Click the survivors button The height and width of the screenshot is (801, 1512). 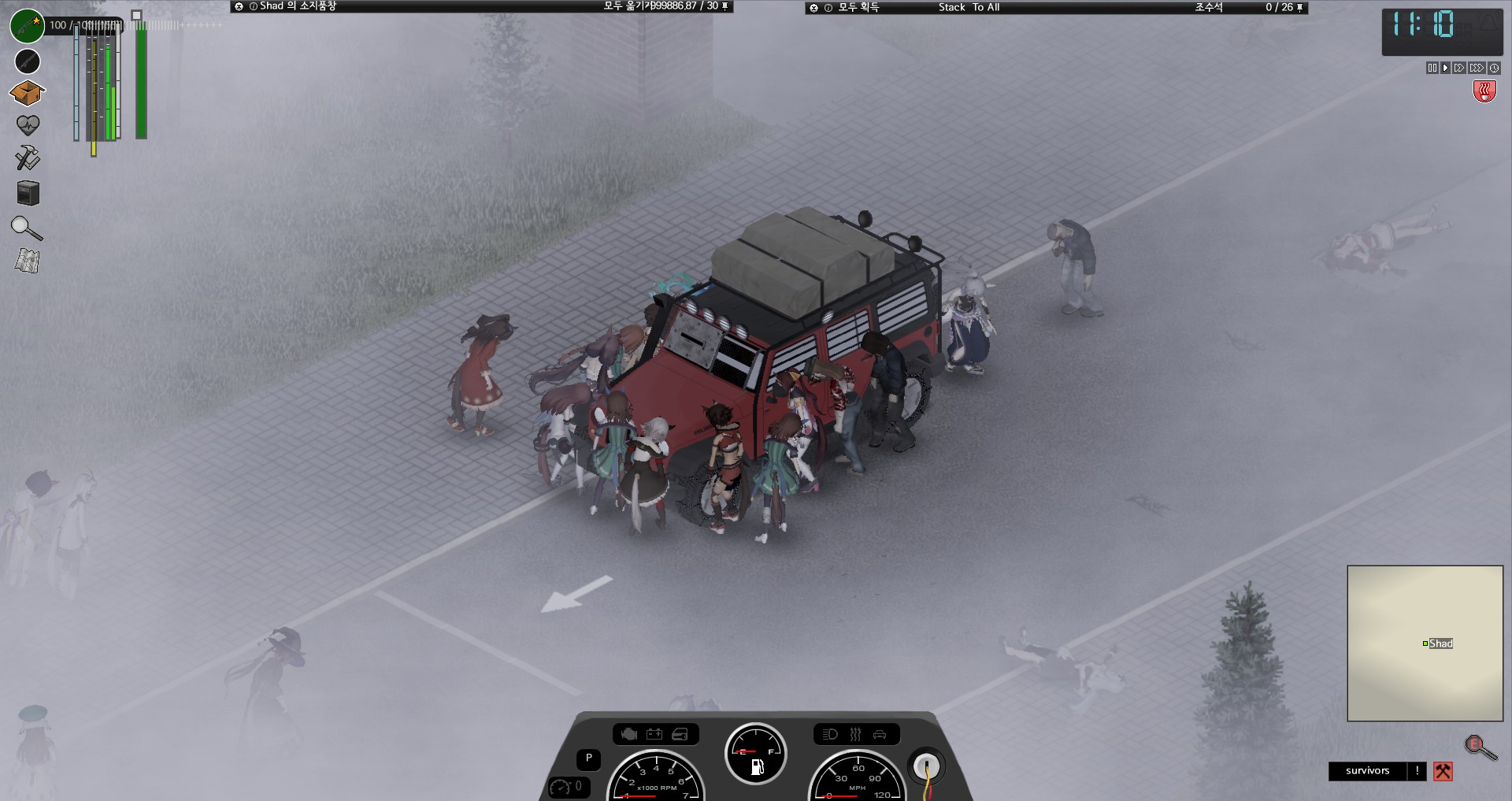pyautogui.click(x=1367, y=771)
